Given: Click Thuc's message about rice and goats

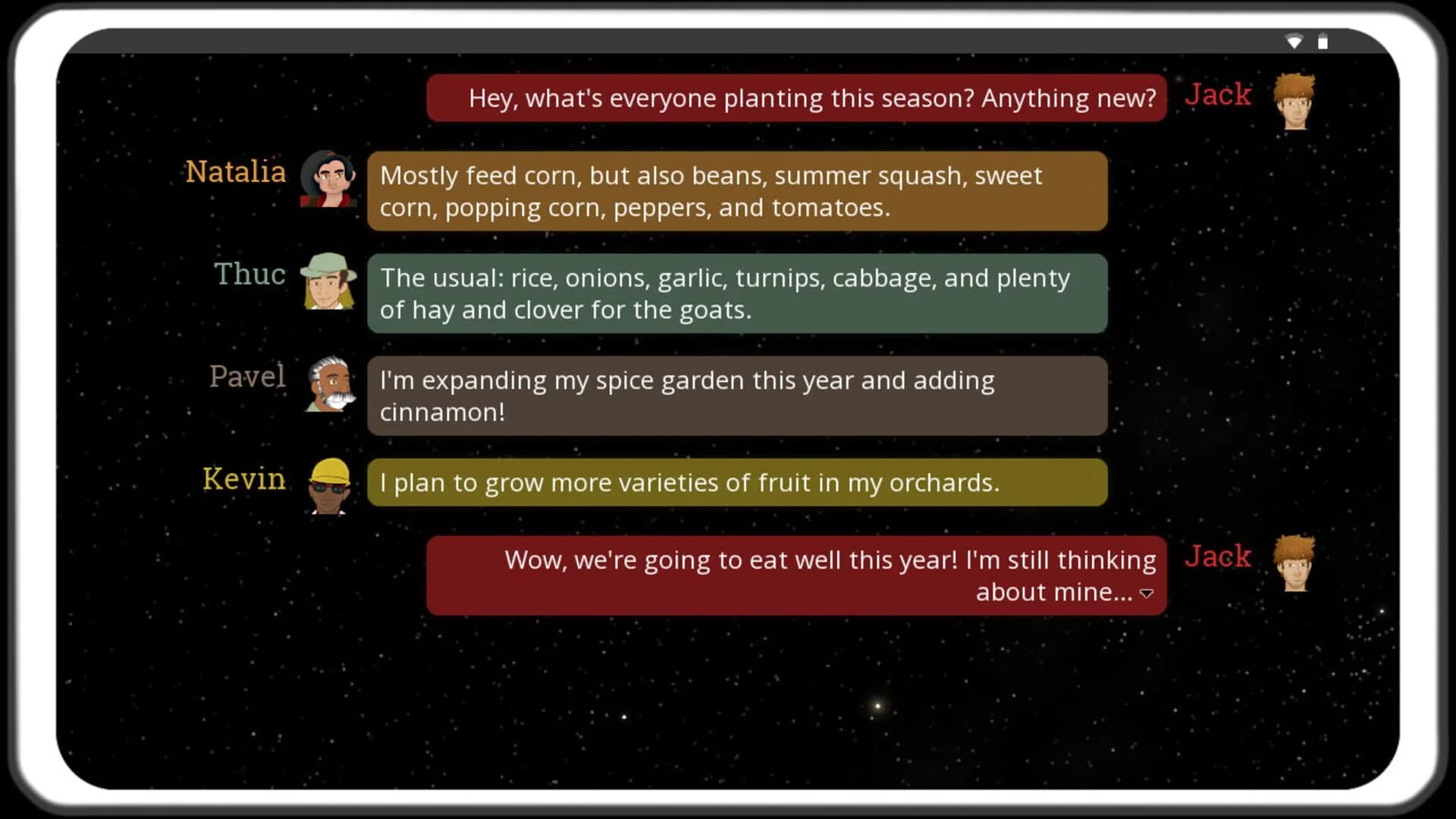Looking at the screenshot, I should 736,293.
